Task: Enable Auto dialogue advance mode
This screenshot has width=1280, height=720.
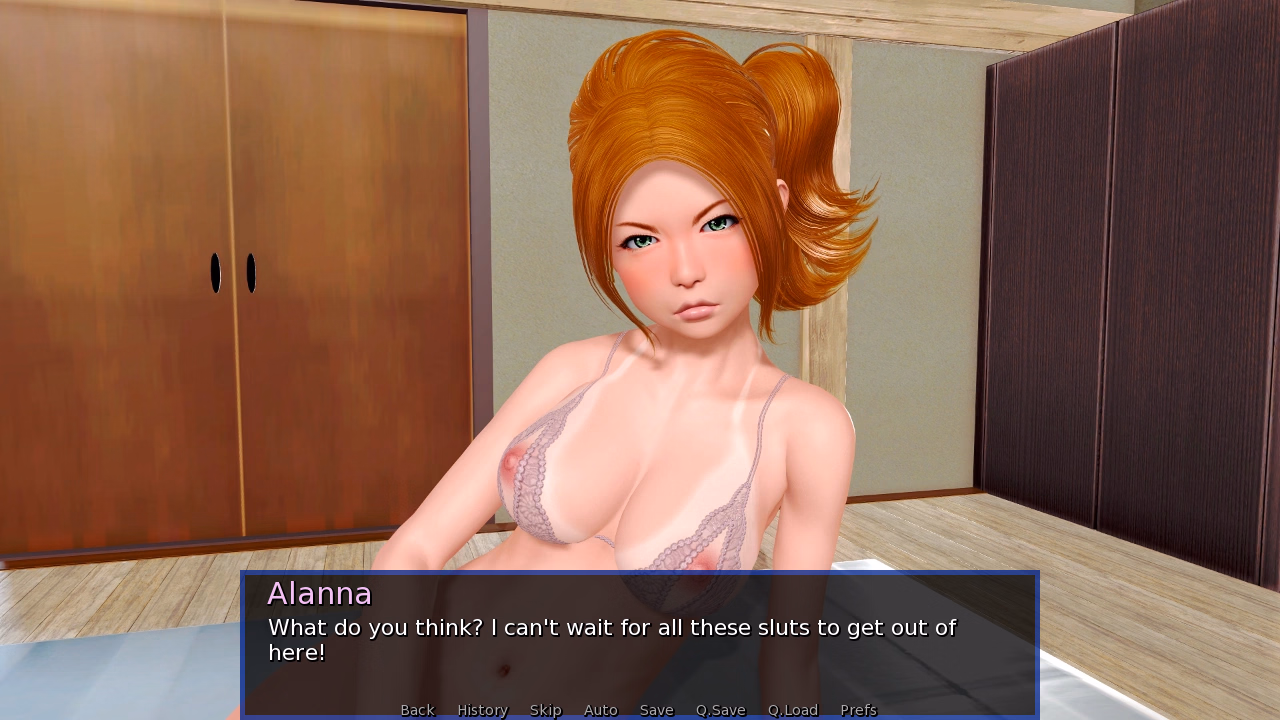Action: (x=600, y=710)
